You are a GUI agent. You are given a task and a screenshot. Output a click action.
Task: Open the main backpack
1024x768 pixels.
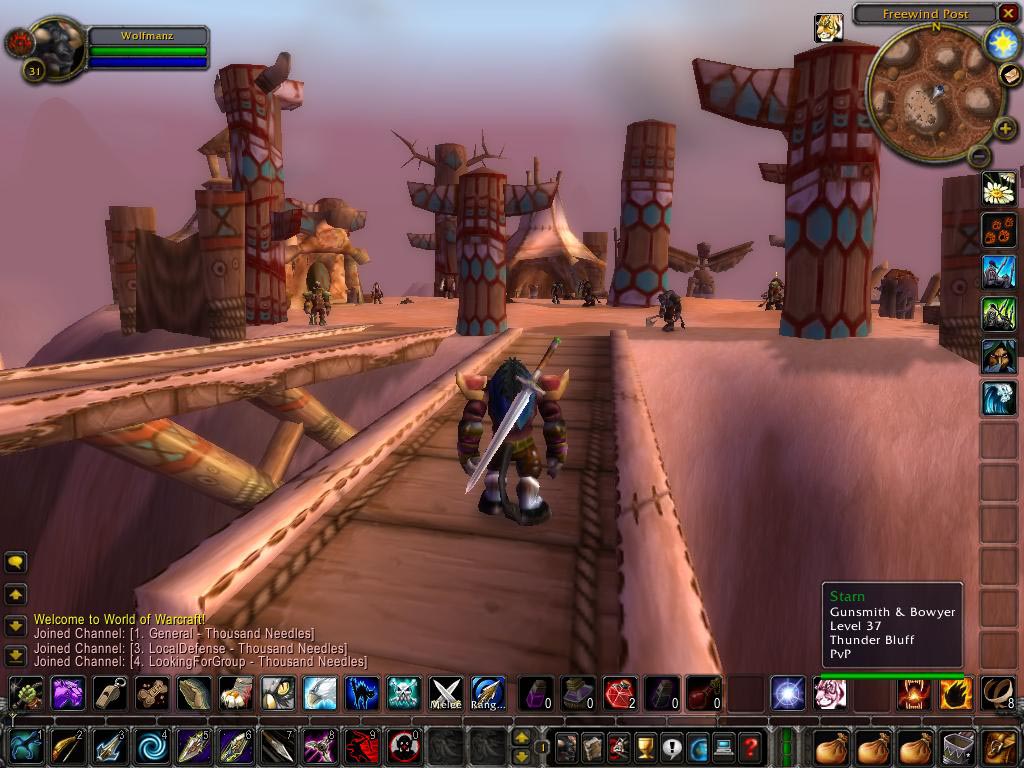999,746
